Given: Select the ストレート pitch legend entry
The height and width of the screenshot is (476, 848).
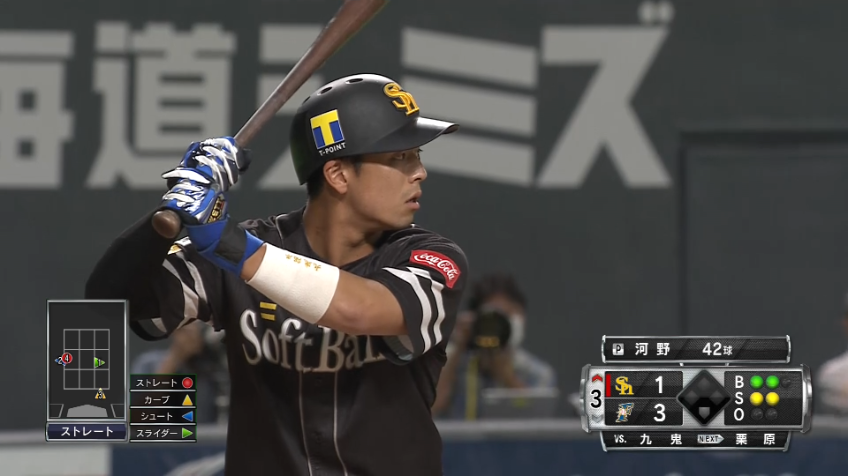Looking at the screenshot, I should pos(162,383).
